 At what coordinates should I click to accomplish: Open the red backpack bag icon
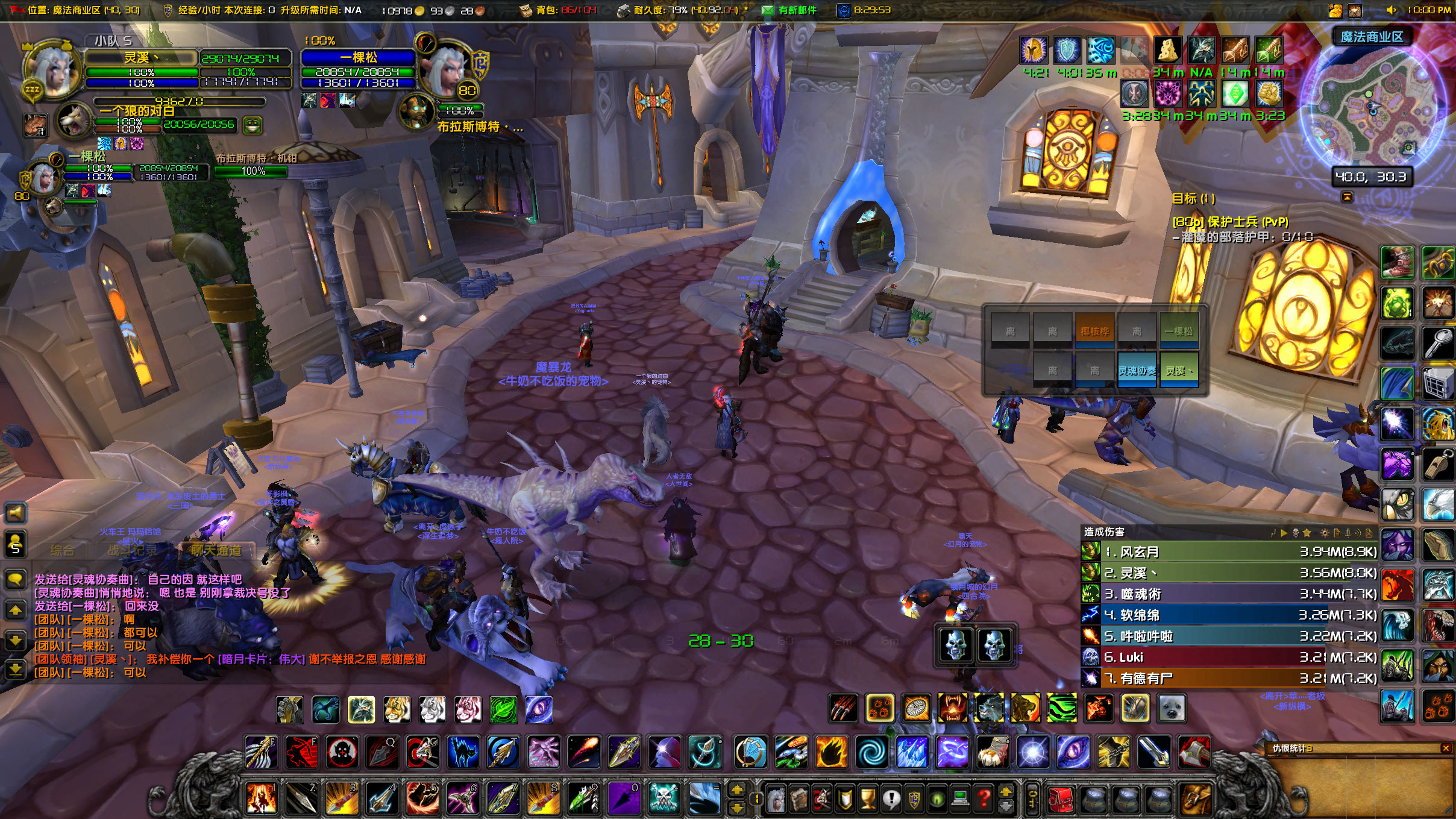[1061, 799]
